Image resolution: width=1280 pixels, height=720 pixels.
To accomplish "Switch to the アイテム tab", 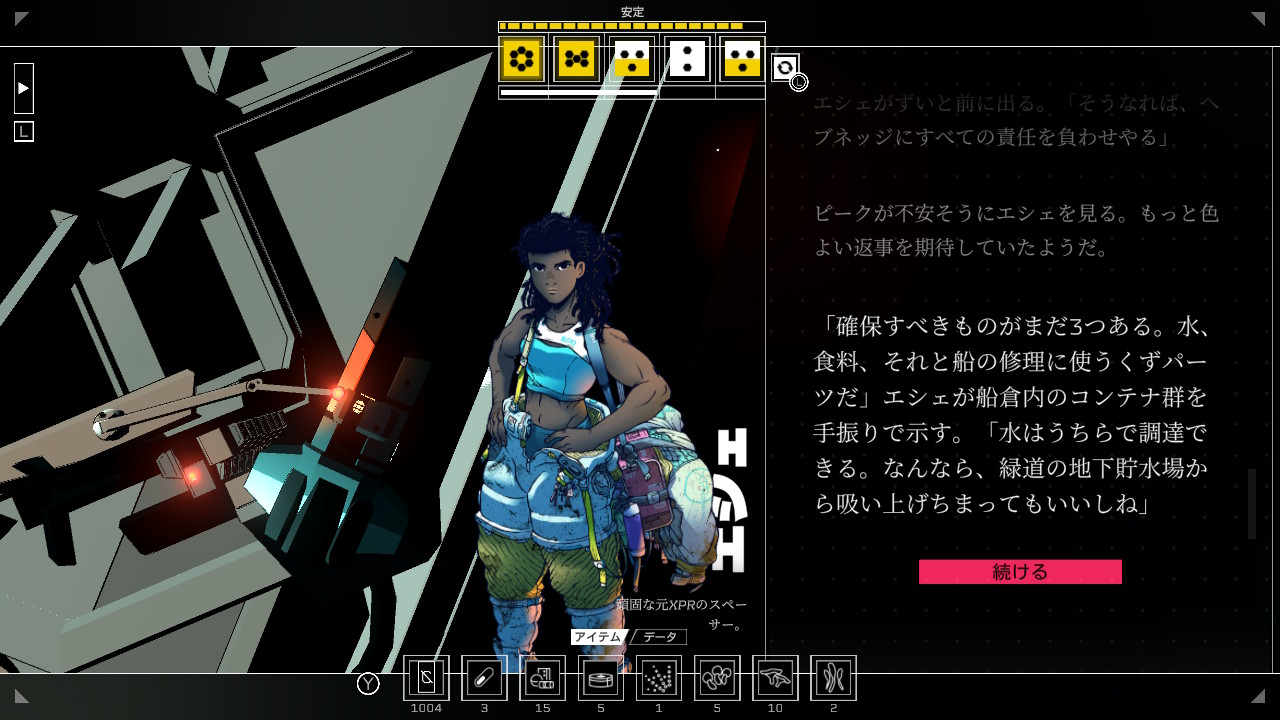I will click(600, 636).
